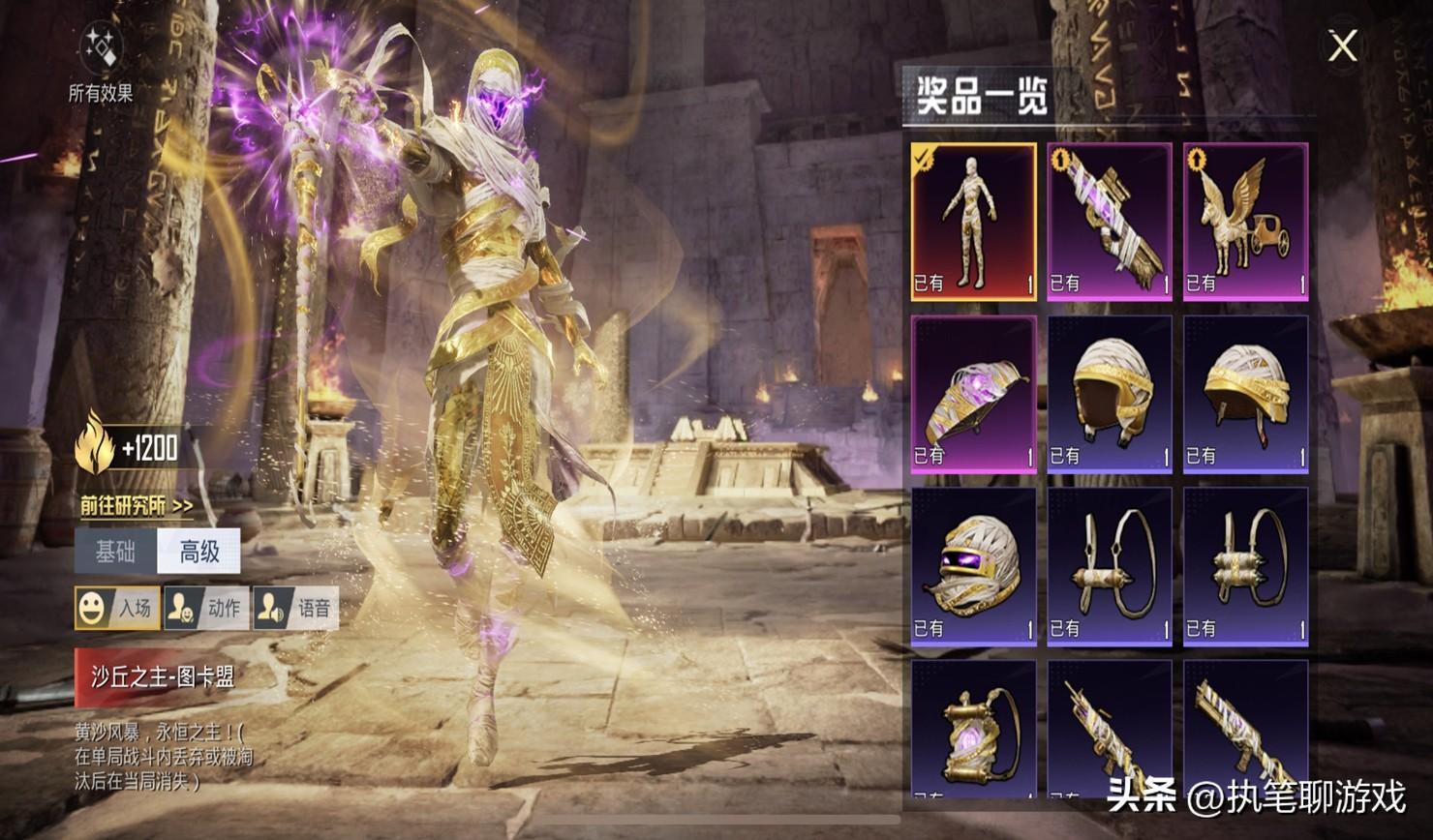1433x840 pixels.
Task: Open the 所有效果 all-effects view
Action: point(100,64)
